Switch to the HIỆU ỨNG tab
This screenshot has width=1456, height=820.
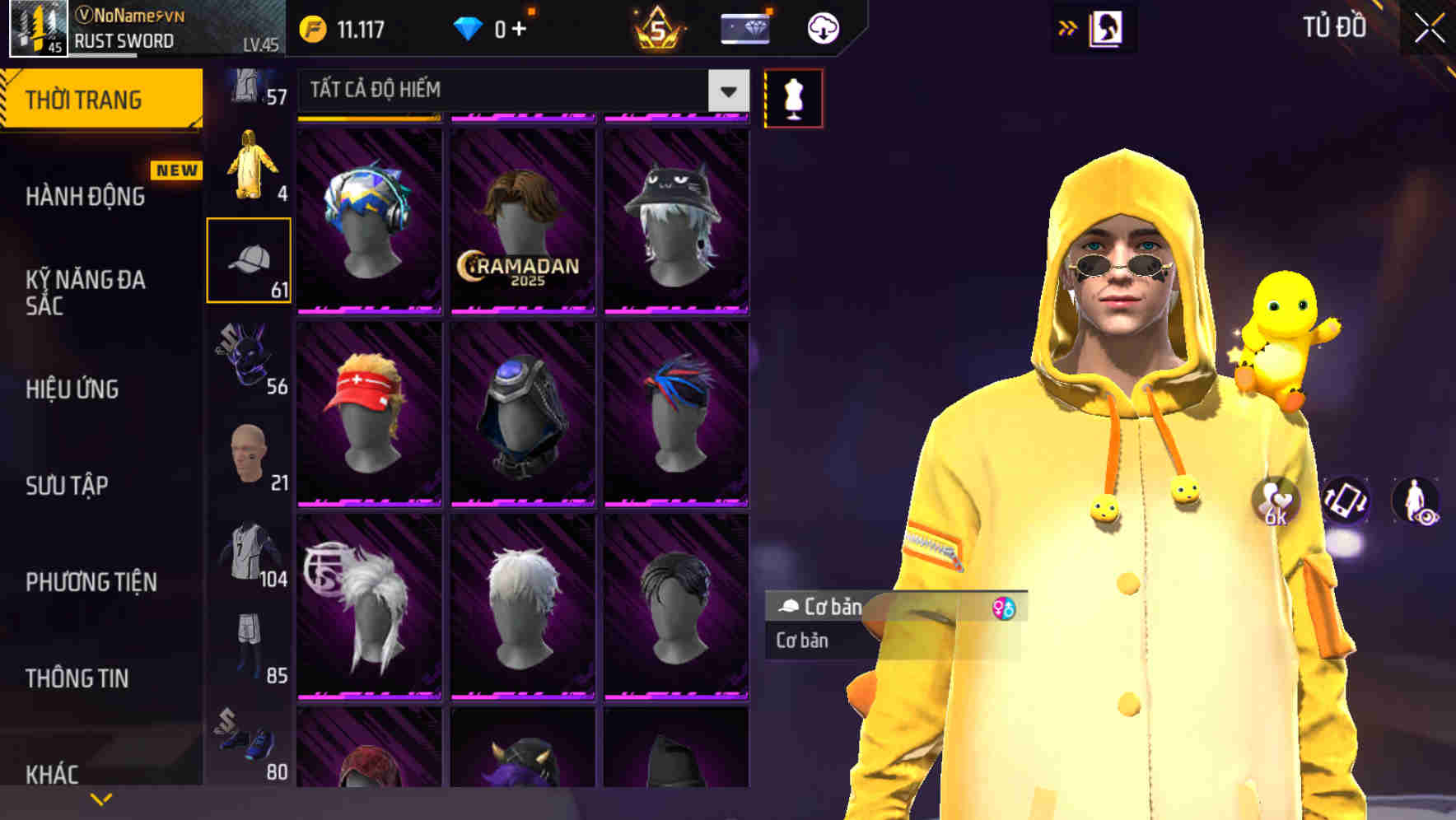tap(74, 389)
